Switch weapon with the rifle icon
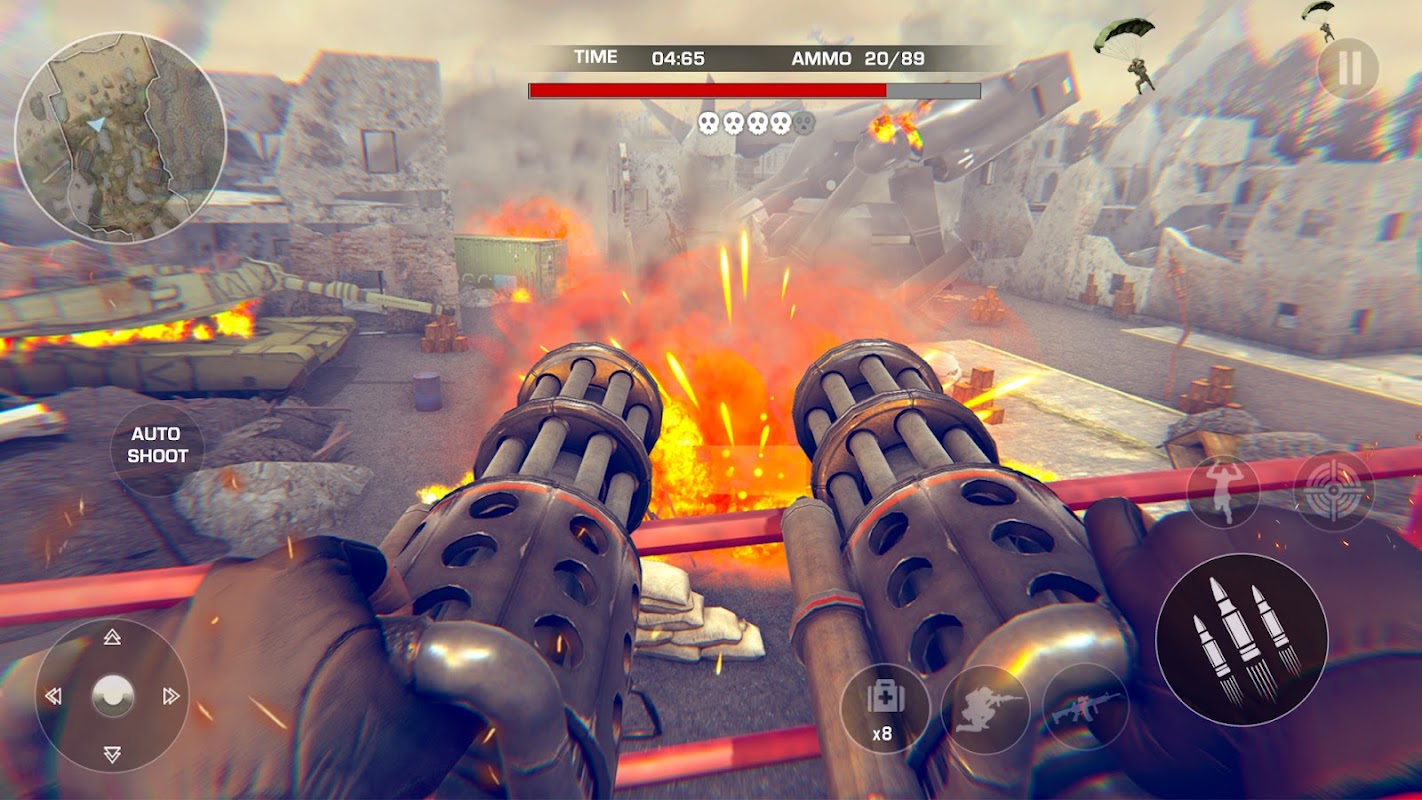 (1086, 708)
